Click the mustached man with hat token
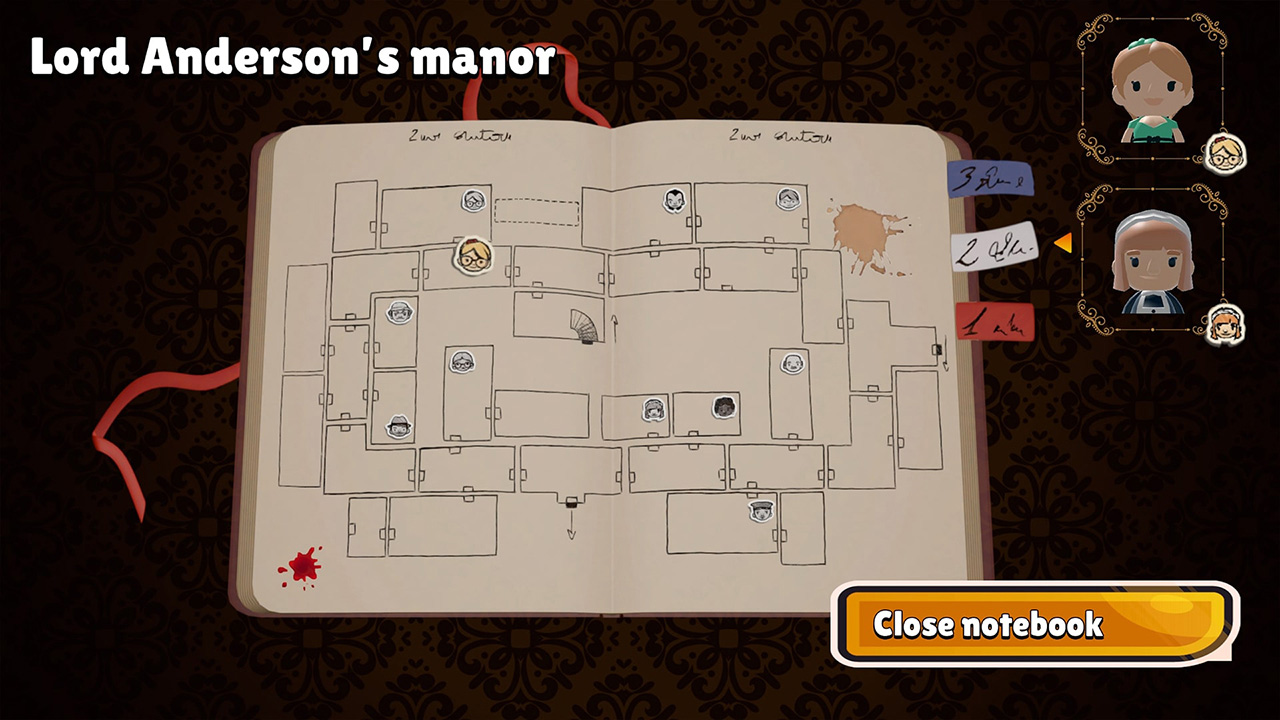The height and width of the screenshot is (720, 1280). [x=399, y=314]
